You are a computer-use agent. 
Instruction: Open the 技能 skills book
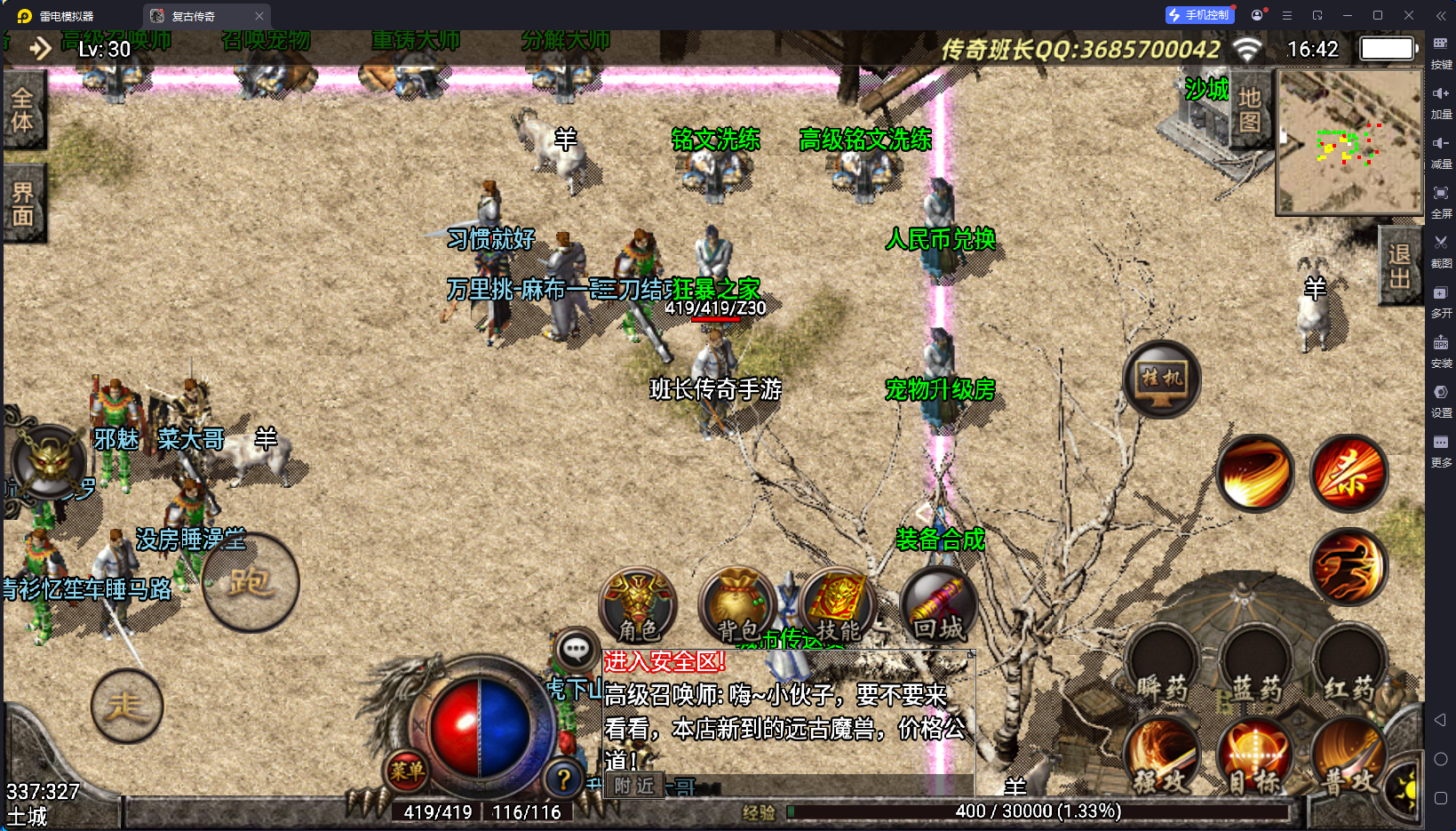tap(838, 605)
